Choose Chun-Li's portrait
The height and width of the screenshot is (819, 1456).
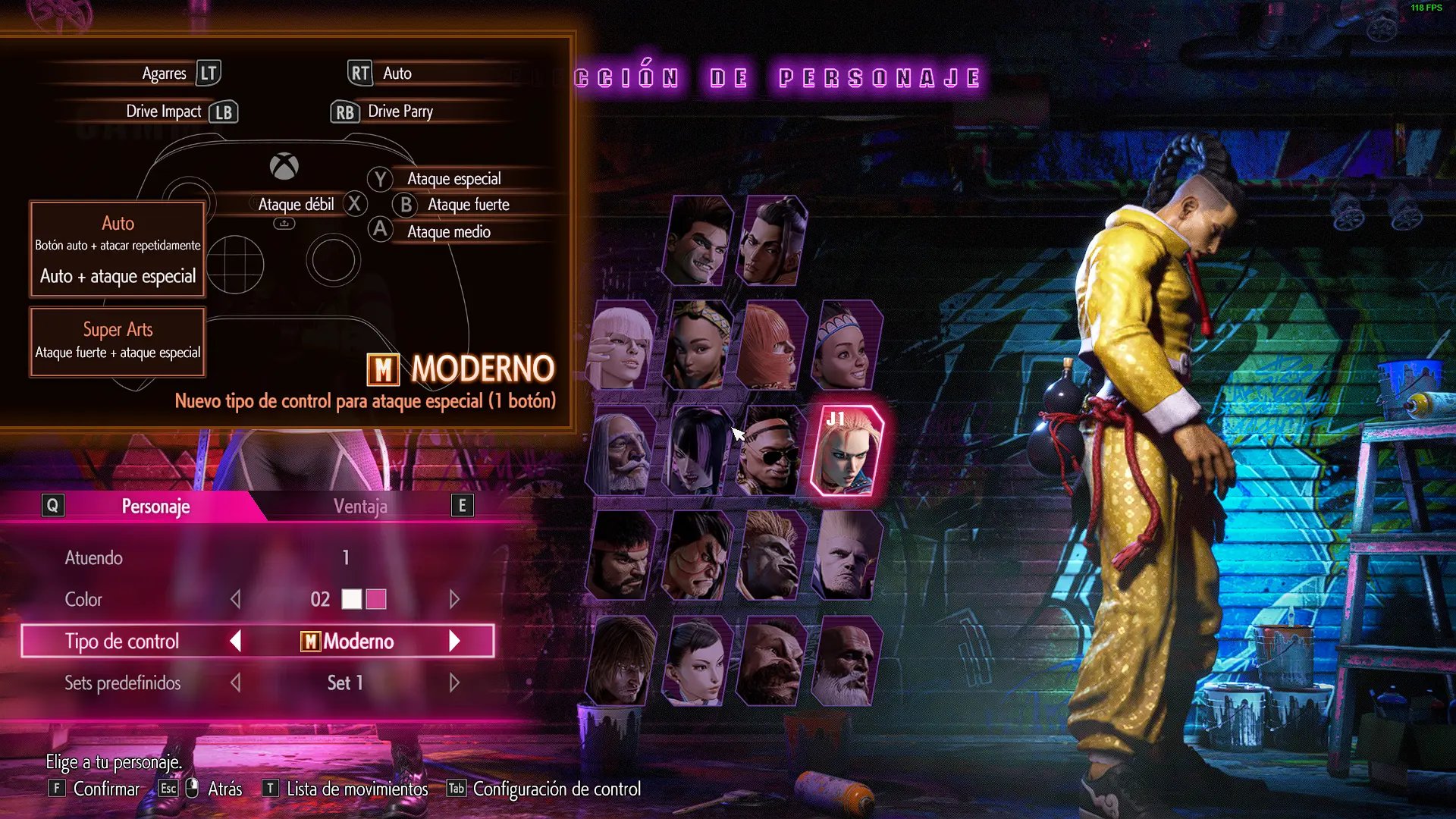(x=697, y=661)
